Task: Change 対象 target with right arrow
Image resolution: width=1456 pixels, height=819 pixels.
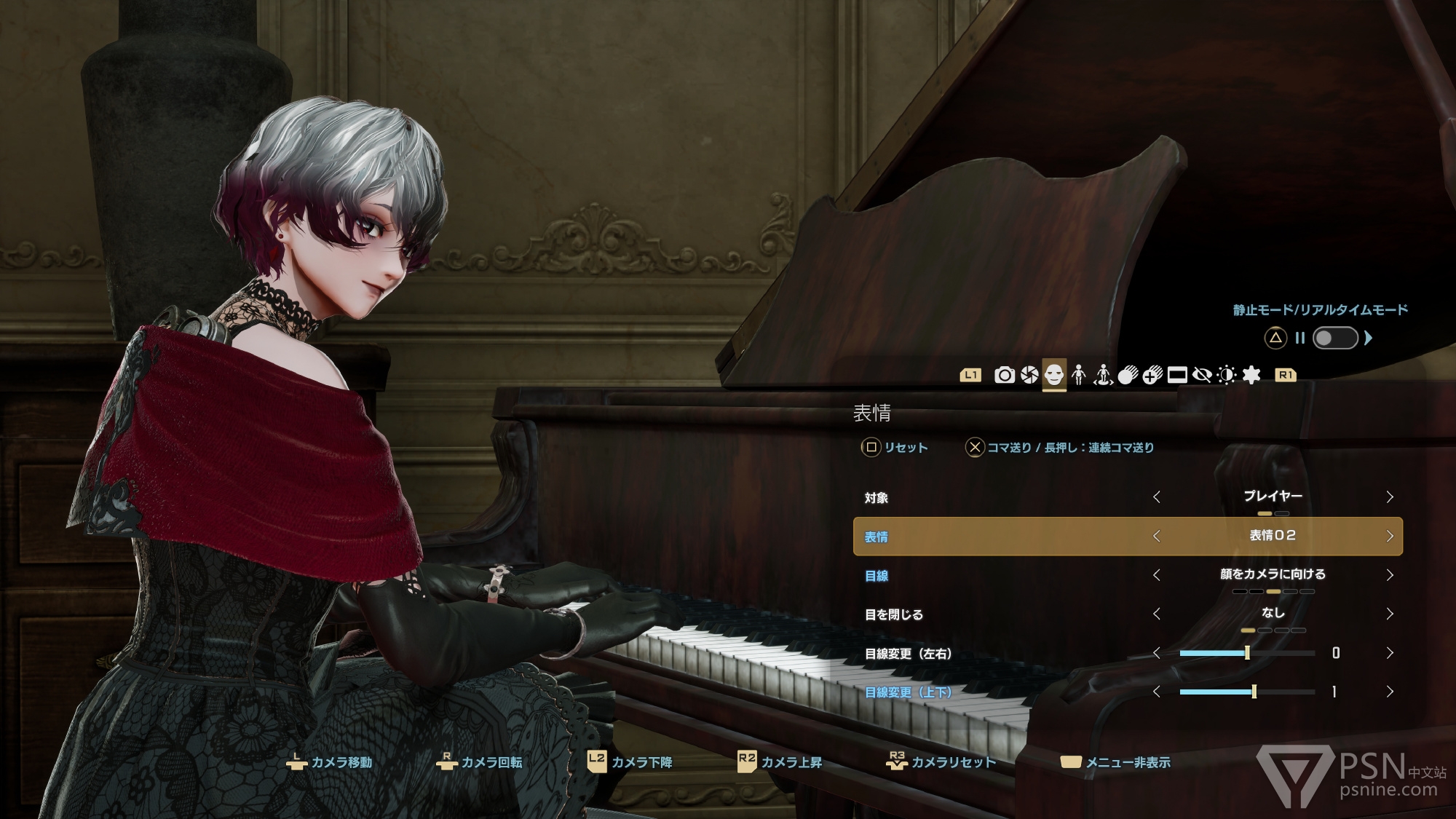Action: (1389, 497)
